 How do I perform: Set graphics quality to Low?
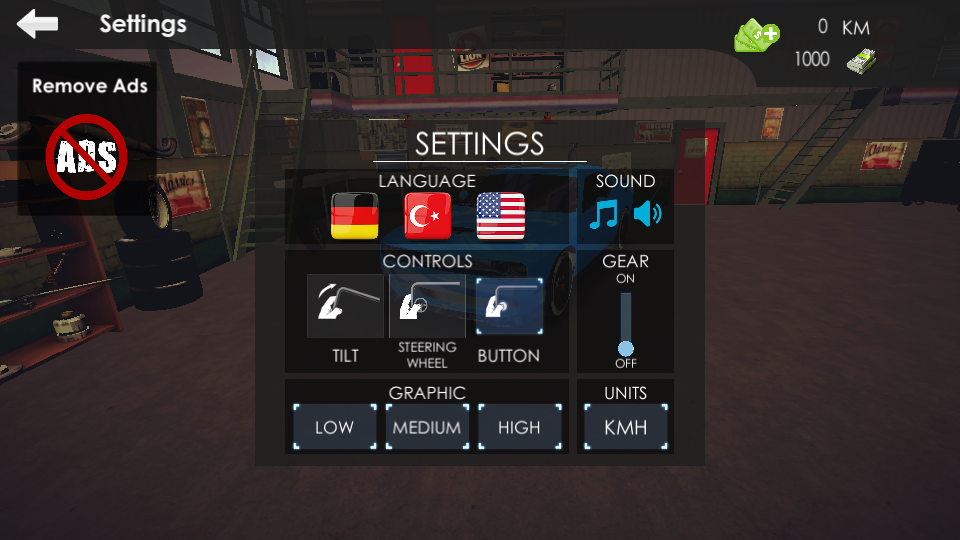pyautogui.click(x=334, y=428)
